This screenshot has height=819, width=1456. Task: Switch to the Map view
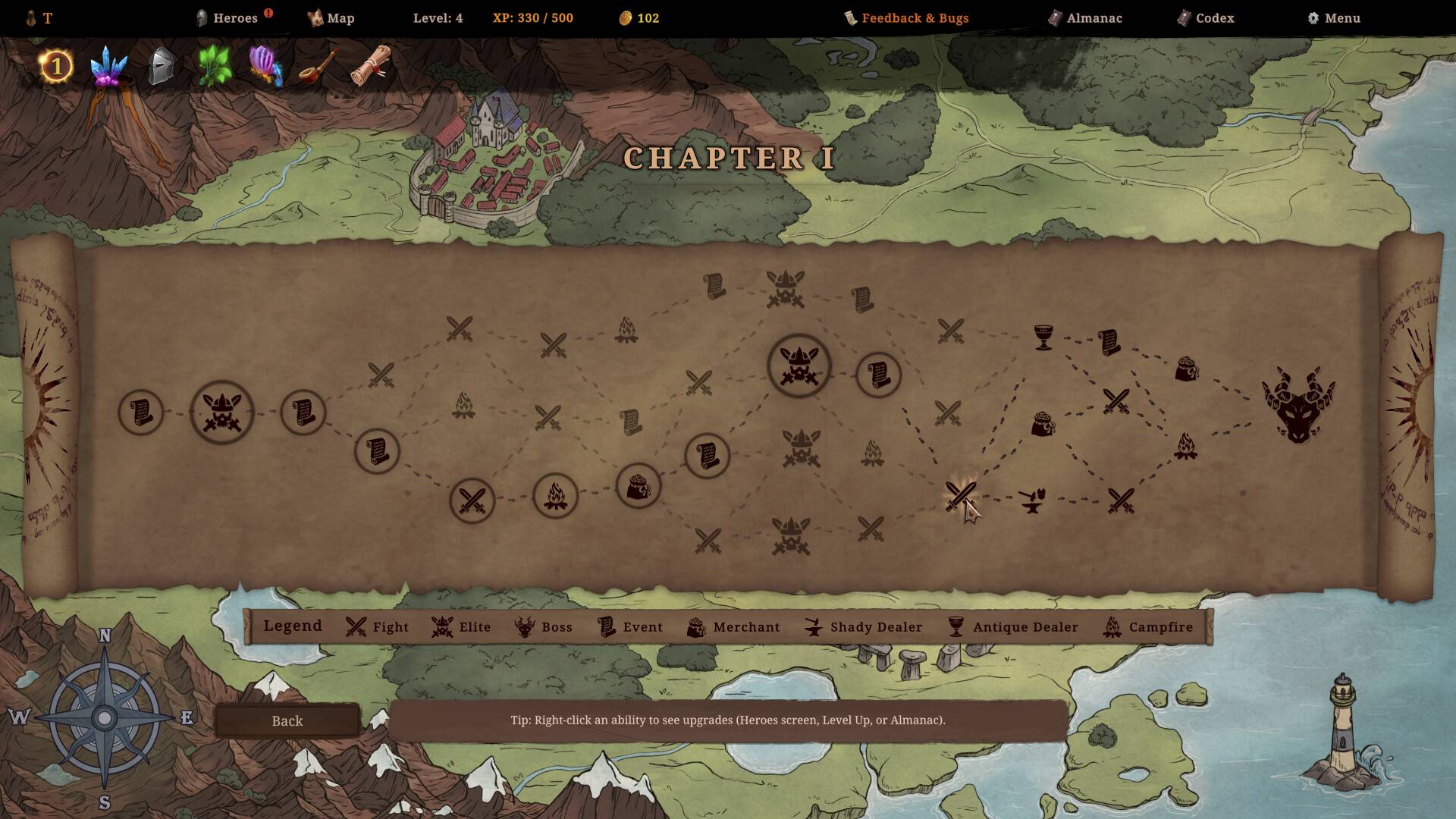coord(331,18)
